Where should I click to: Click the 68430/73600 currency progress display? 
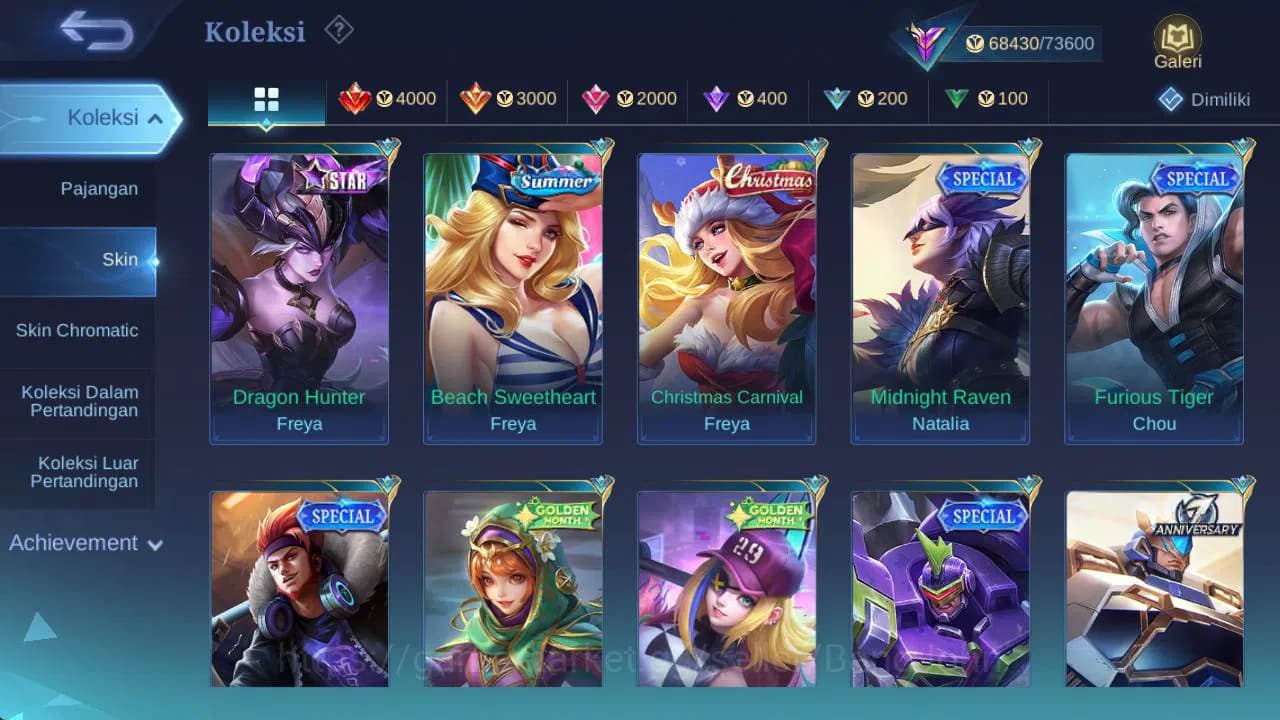tap(1035, 44)
